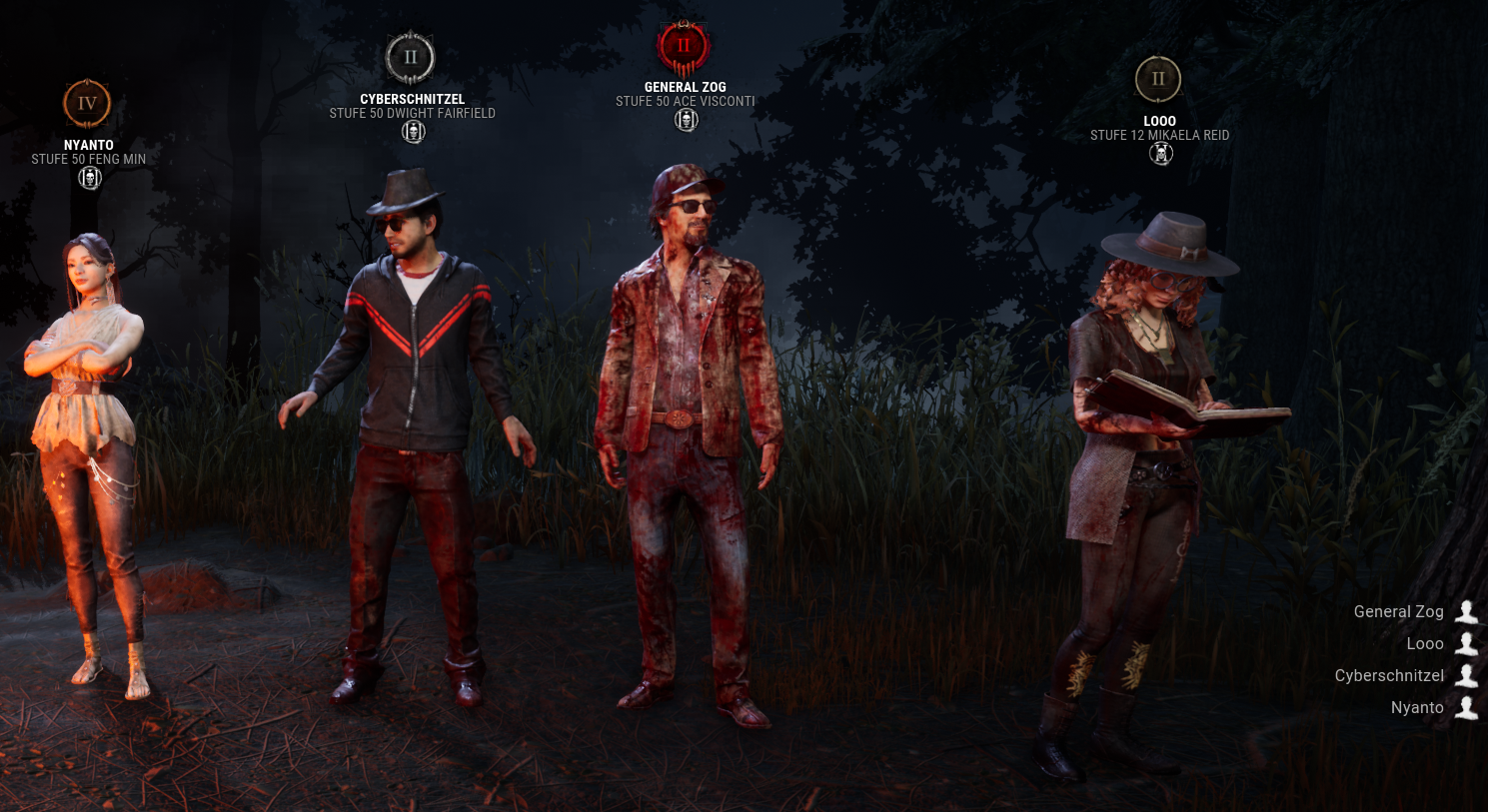1488x812 pixels.
Task: Open the prestige icon under Cyberschnitzel's name
Action: tap(413, 132)
